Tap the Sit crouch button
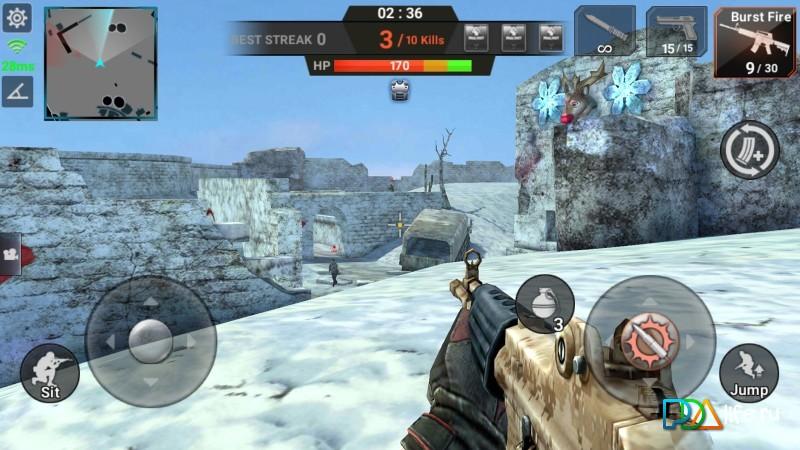The image size is (800, 450). pyautogui.click(x=50, y=374)
